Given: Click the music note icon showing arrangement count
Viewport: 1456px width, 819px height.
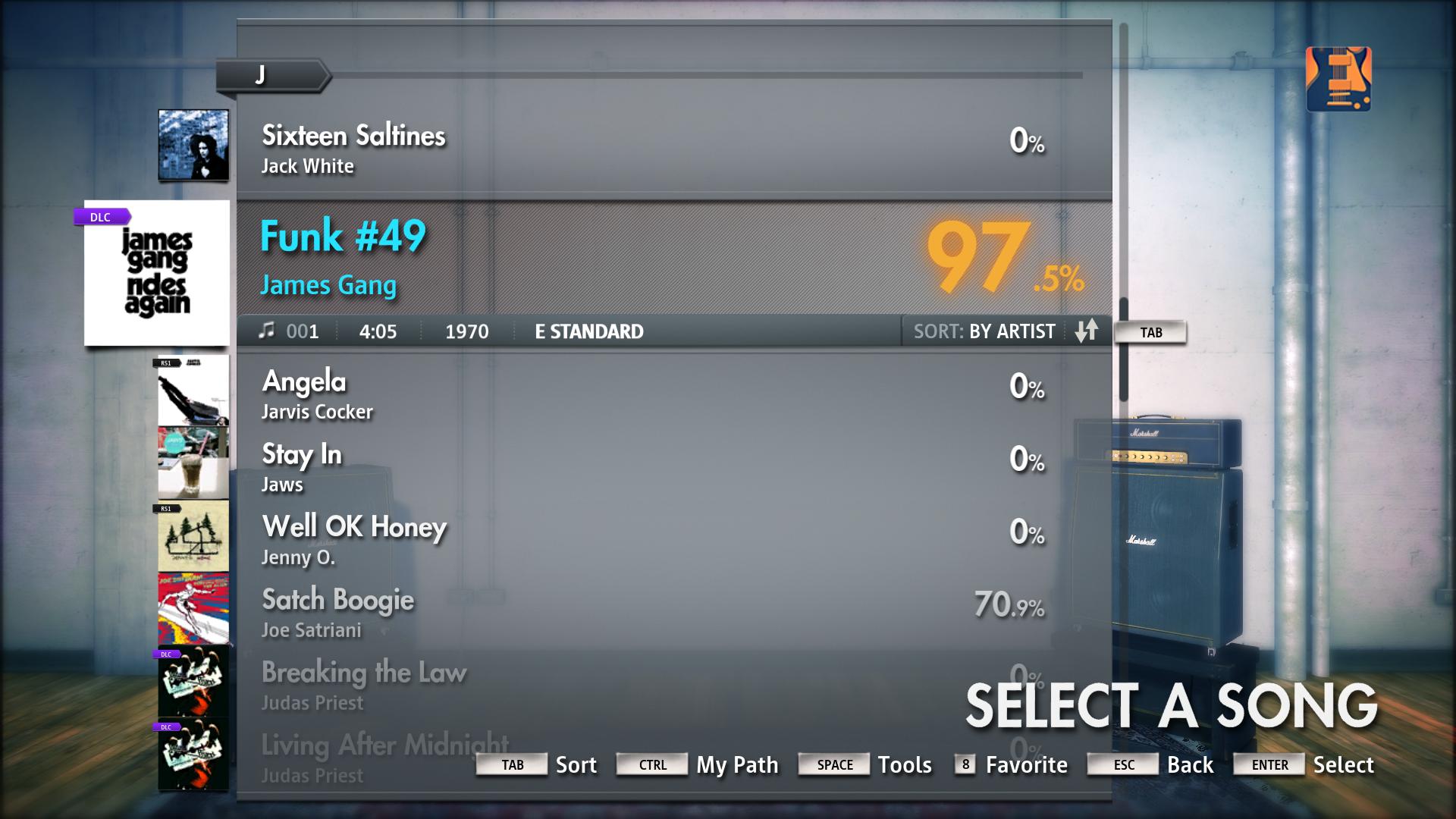Looking at the screenshot, I should point(267,331).
